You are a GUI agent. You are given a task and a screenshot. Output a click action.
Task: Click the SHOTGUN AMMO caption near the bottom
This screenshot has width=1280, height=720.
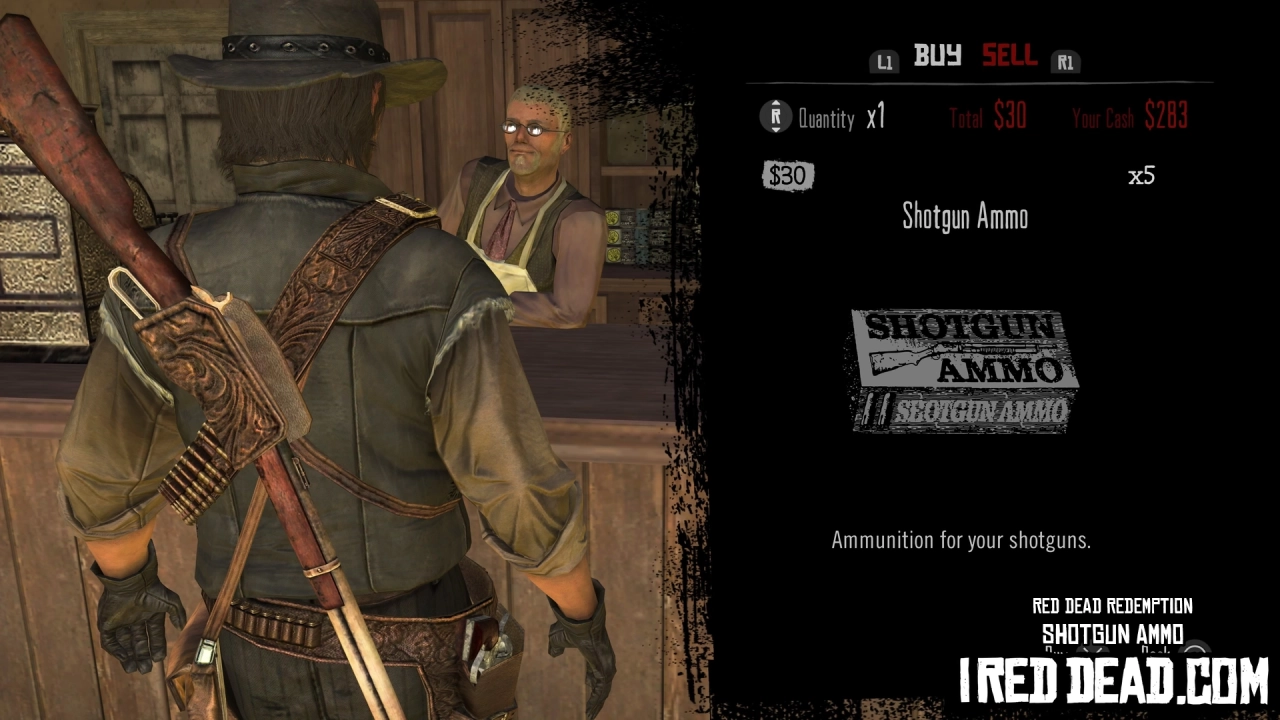pyautogui.click(x=1112, y=634)
